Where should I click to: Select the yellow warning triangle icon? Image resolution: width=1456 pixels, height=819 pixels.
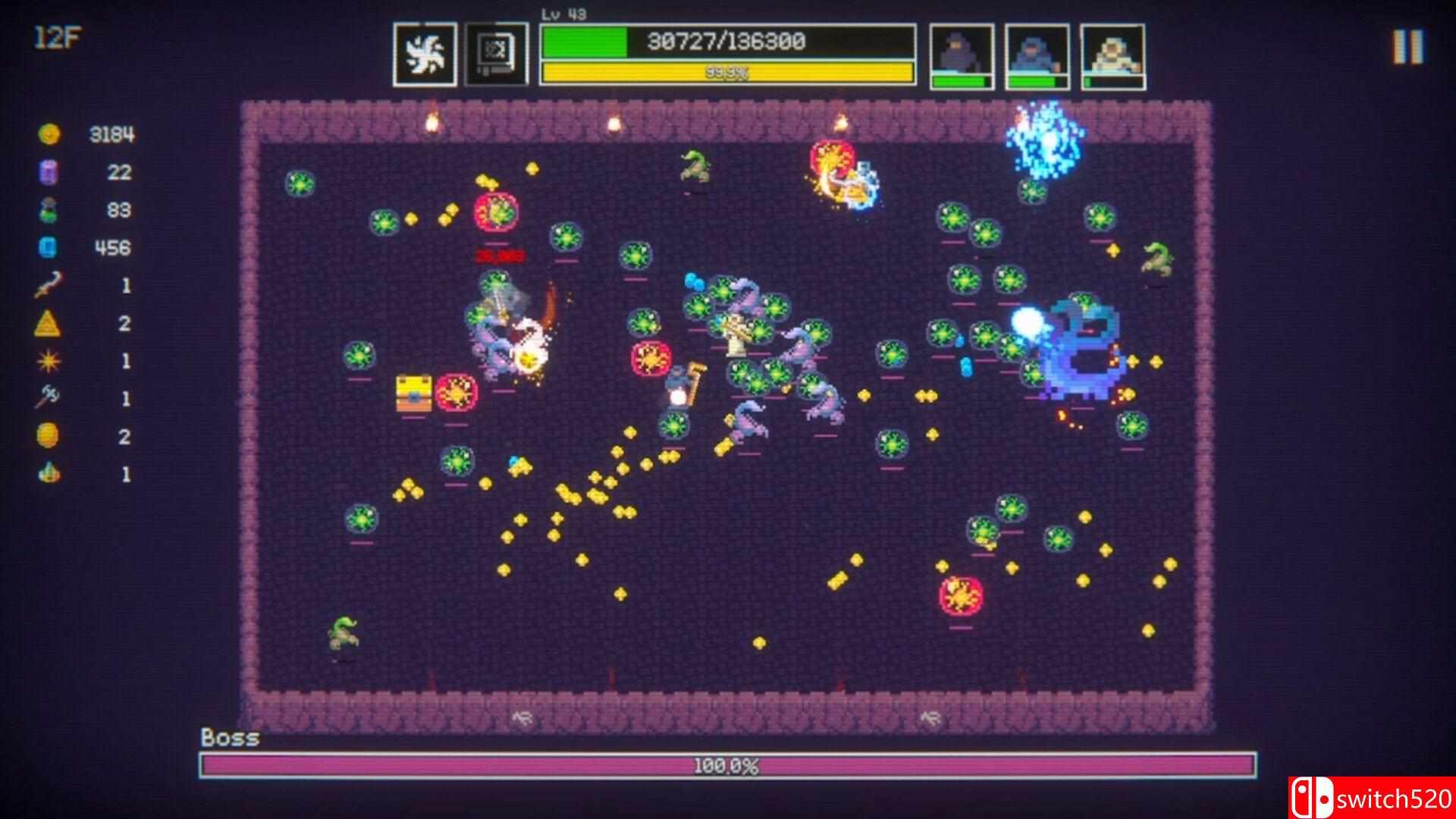[x=48, y=325]
